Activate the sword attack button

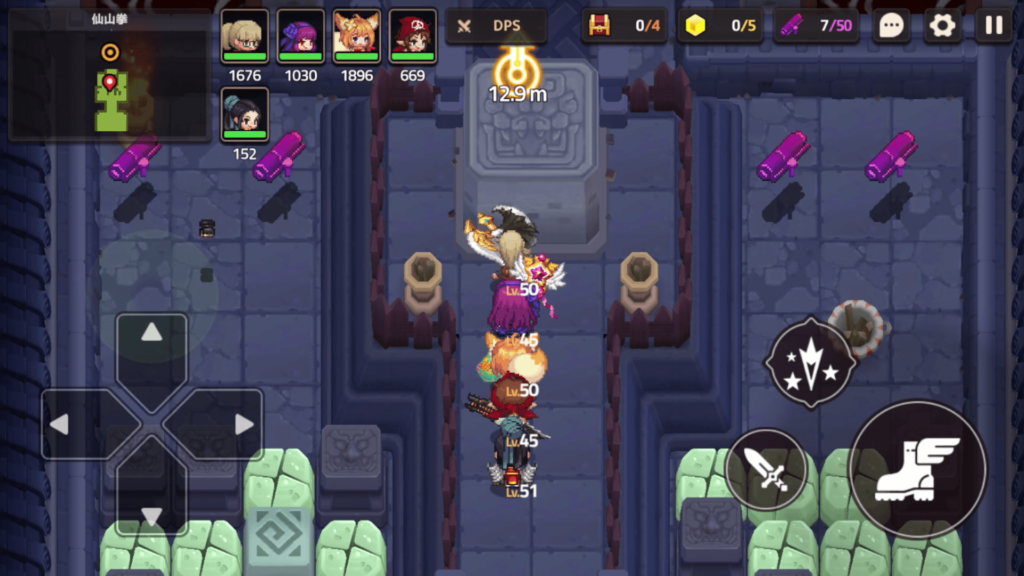point(767,470)
